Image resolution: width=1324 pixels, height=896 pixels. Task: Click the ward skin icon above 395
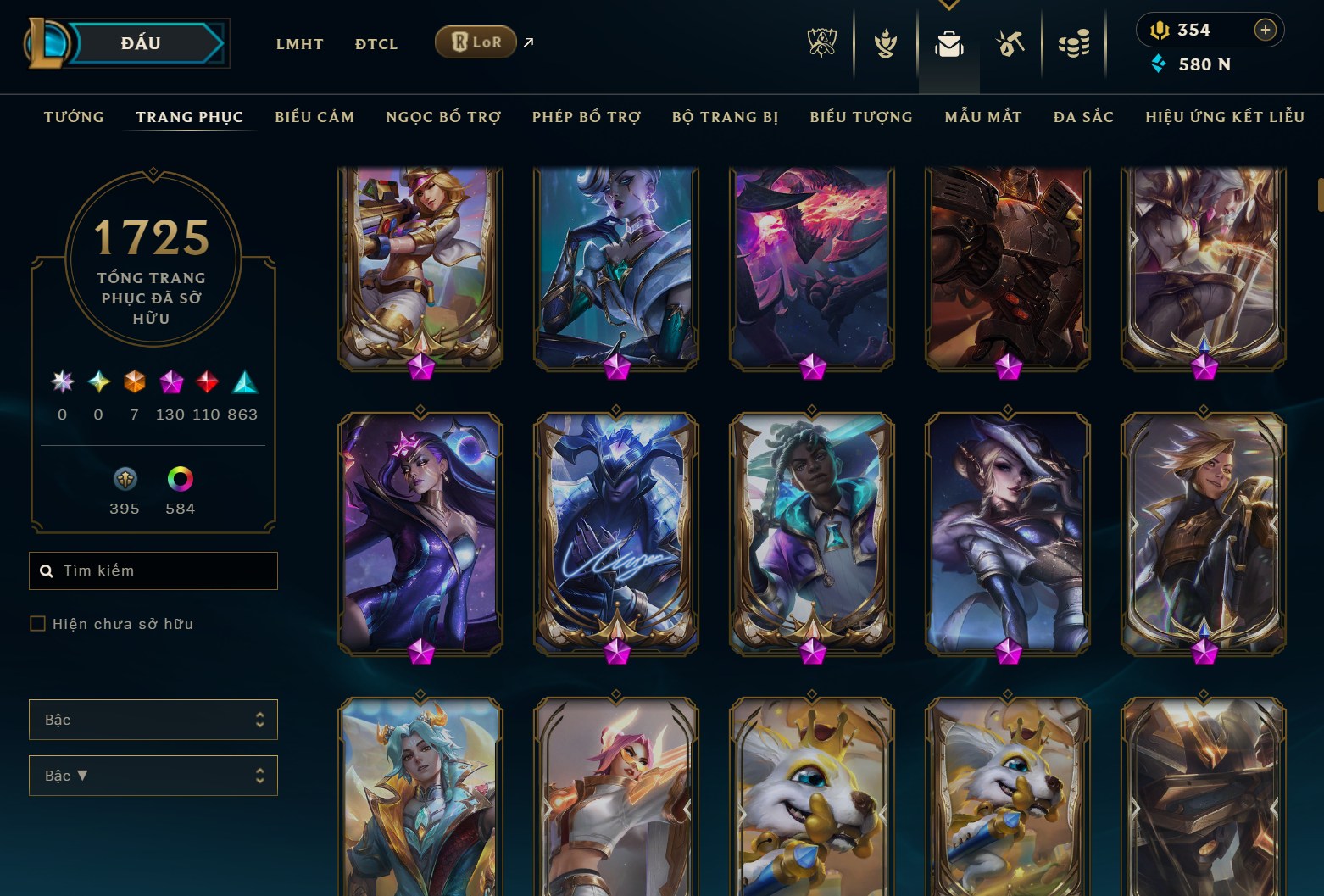(124, 479)
